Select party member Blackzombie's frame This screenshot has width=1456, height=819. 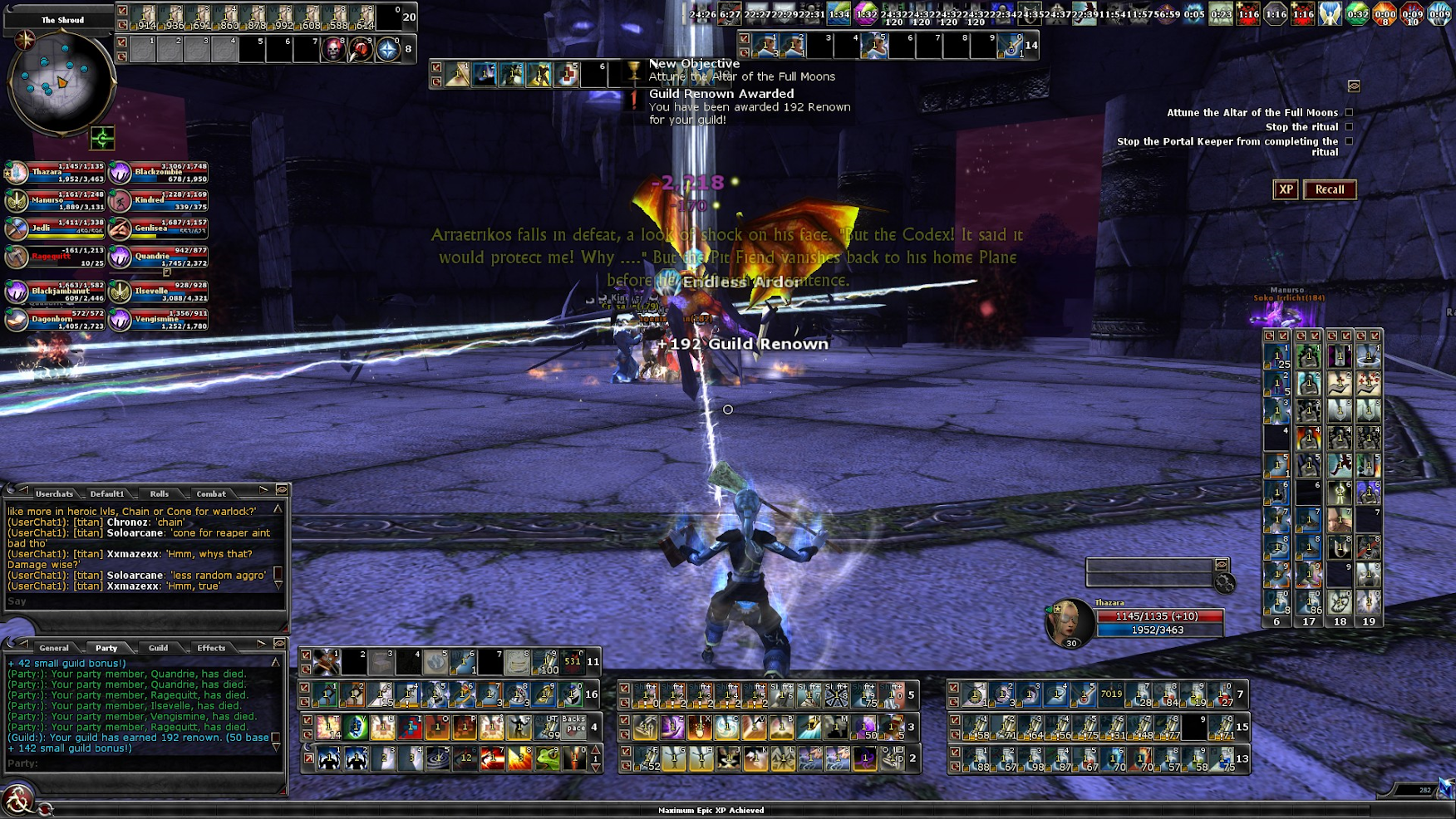tap(158, 173)
